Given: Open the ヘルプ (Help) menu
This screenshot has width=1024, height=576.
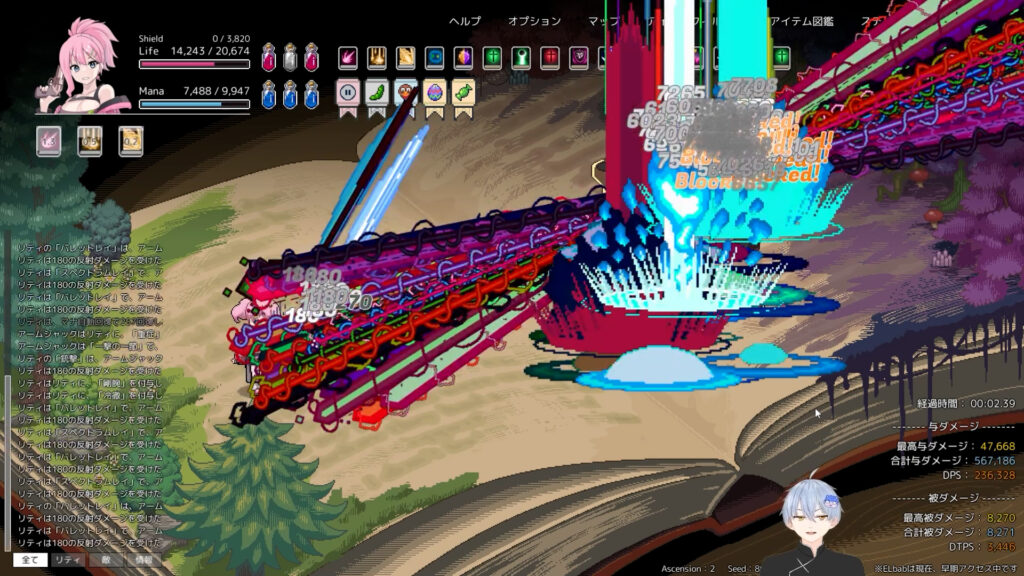Looking at the screenshot, I should pos(464,21).
